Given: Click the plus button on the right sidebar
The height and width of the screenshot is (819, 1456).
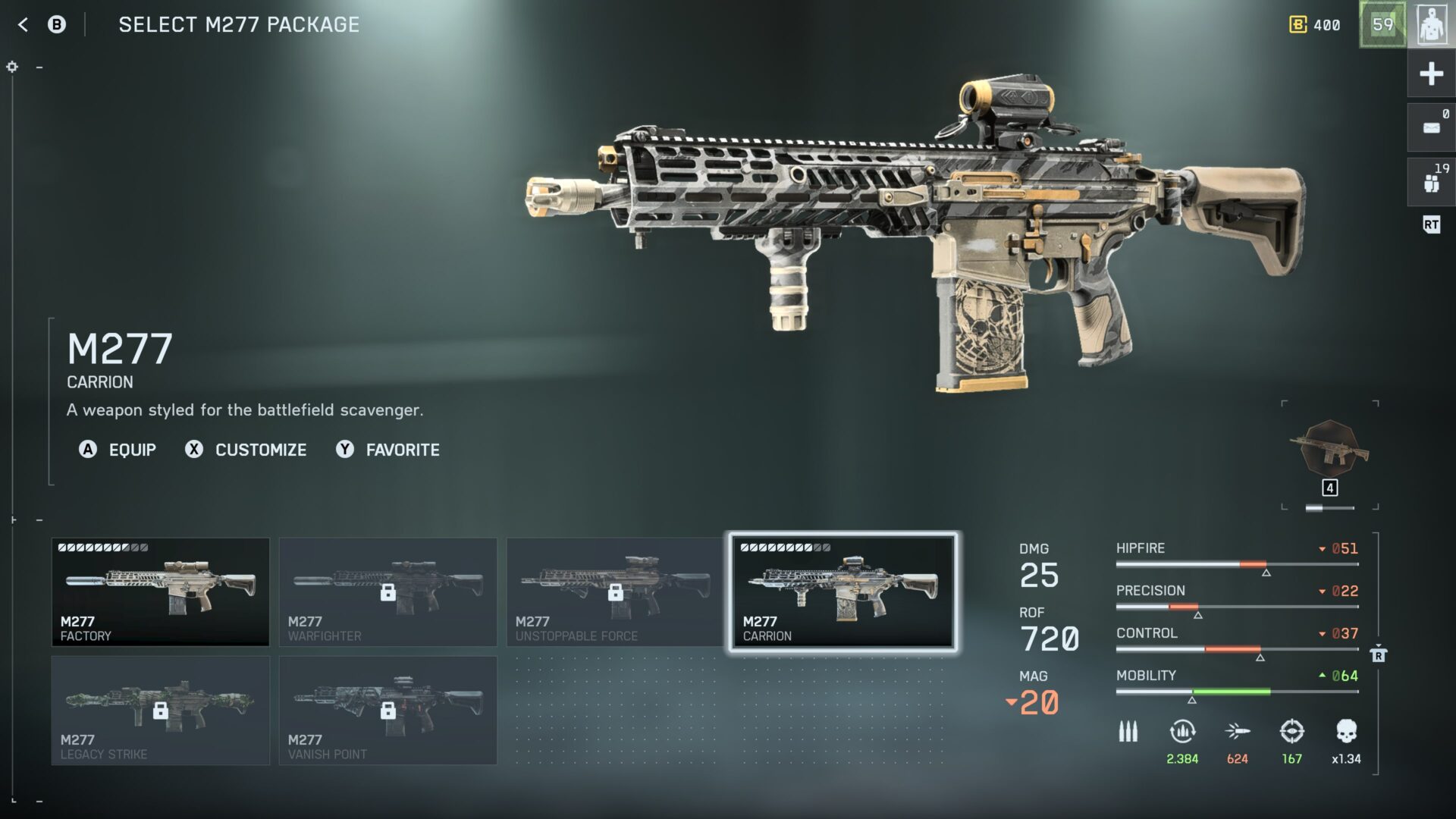Looking at the screenshot, I should 1431,74.
